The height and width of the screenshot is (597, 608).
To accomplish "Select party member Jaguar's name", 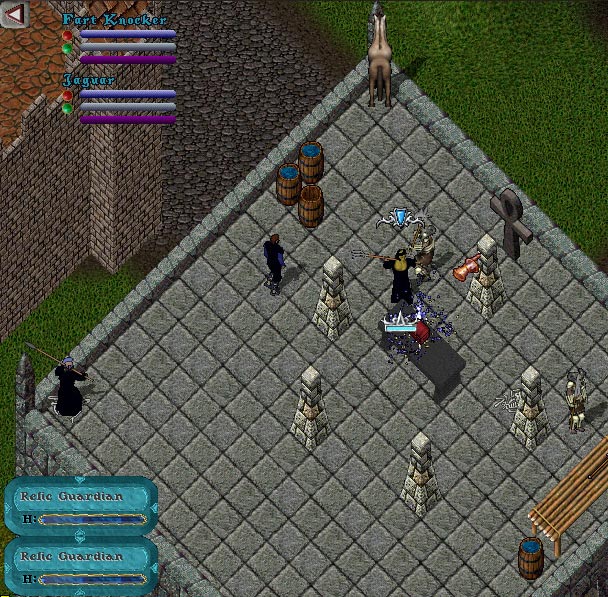I will (x=89, y=79).
